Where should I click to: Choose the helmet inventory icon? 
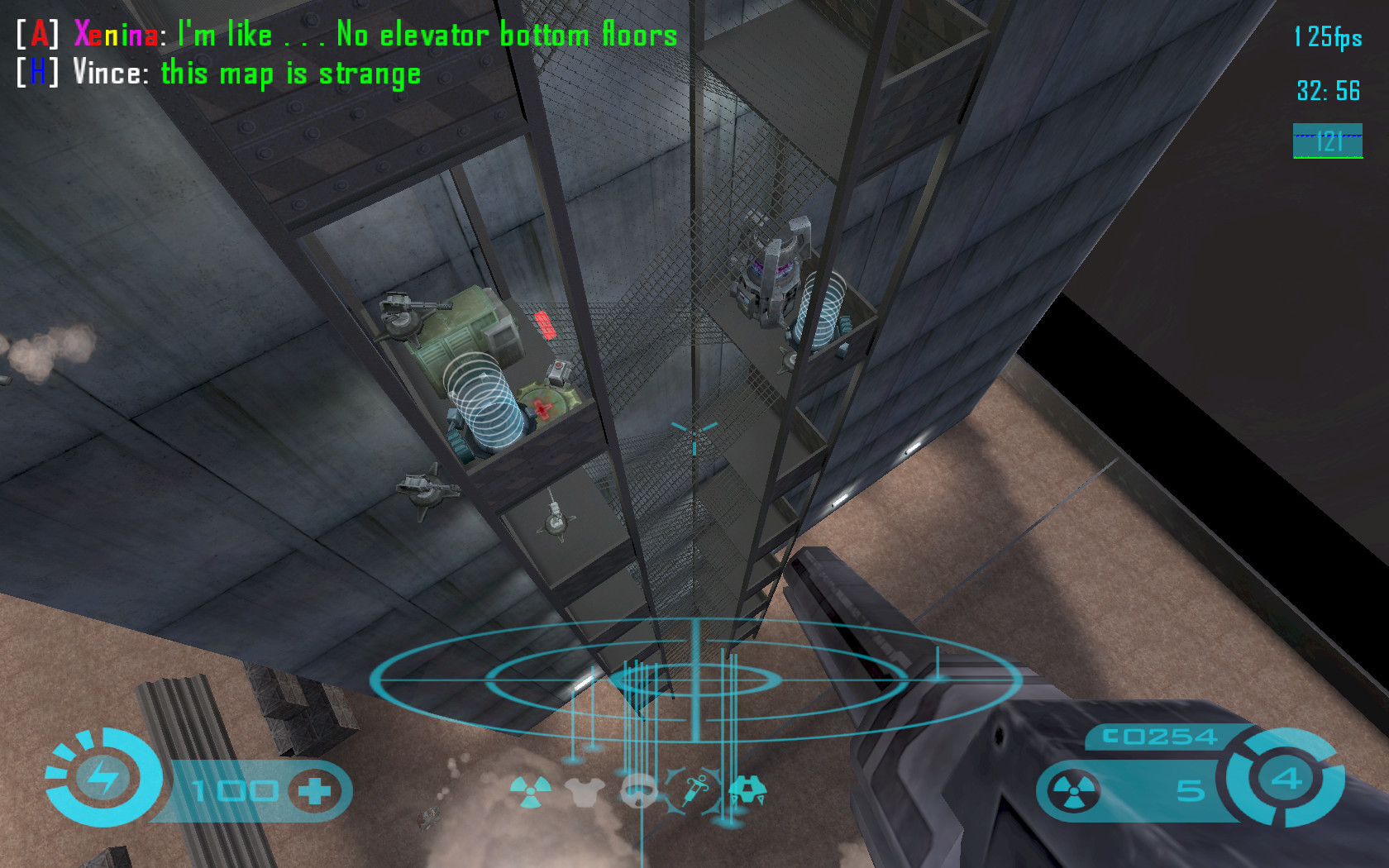[x=639, y=791]
